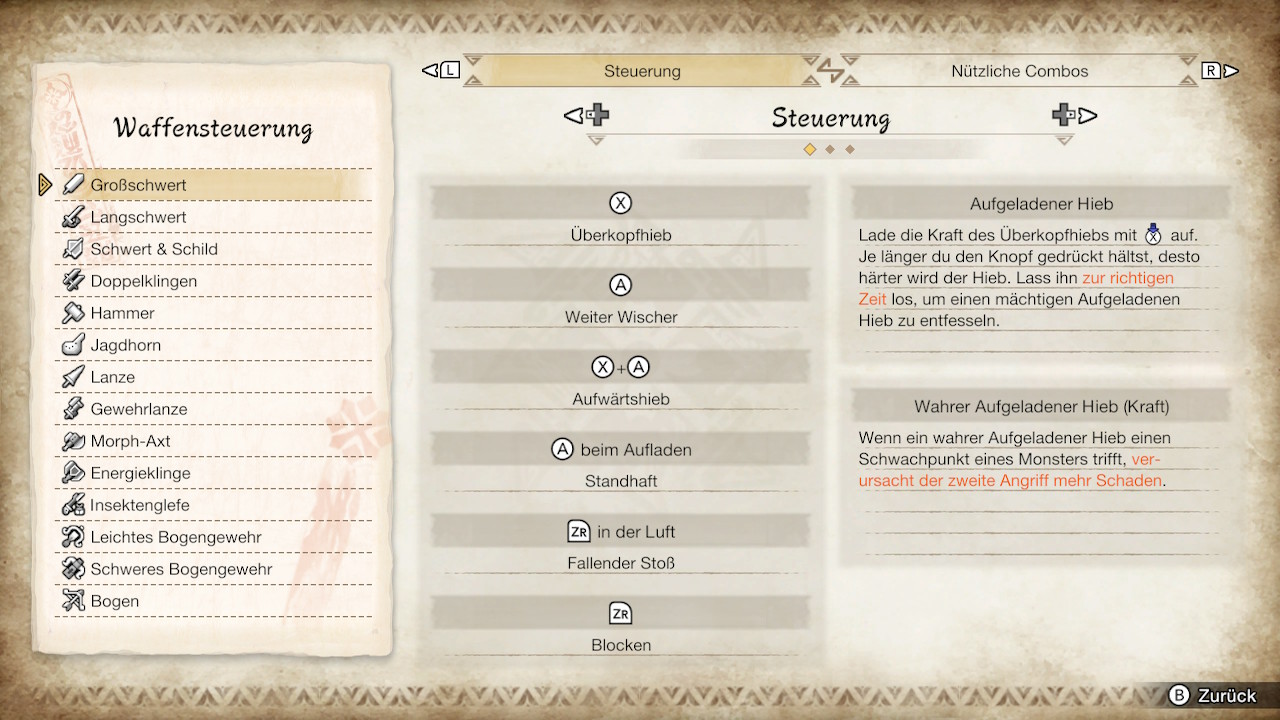Pick Jagdhorn from the weapon list
1280x720 pixels.
(x=125, y=345)
